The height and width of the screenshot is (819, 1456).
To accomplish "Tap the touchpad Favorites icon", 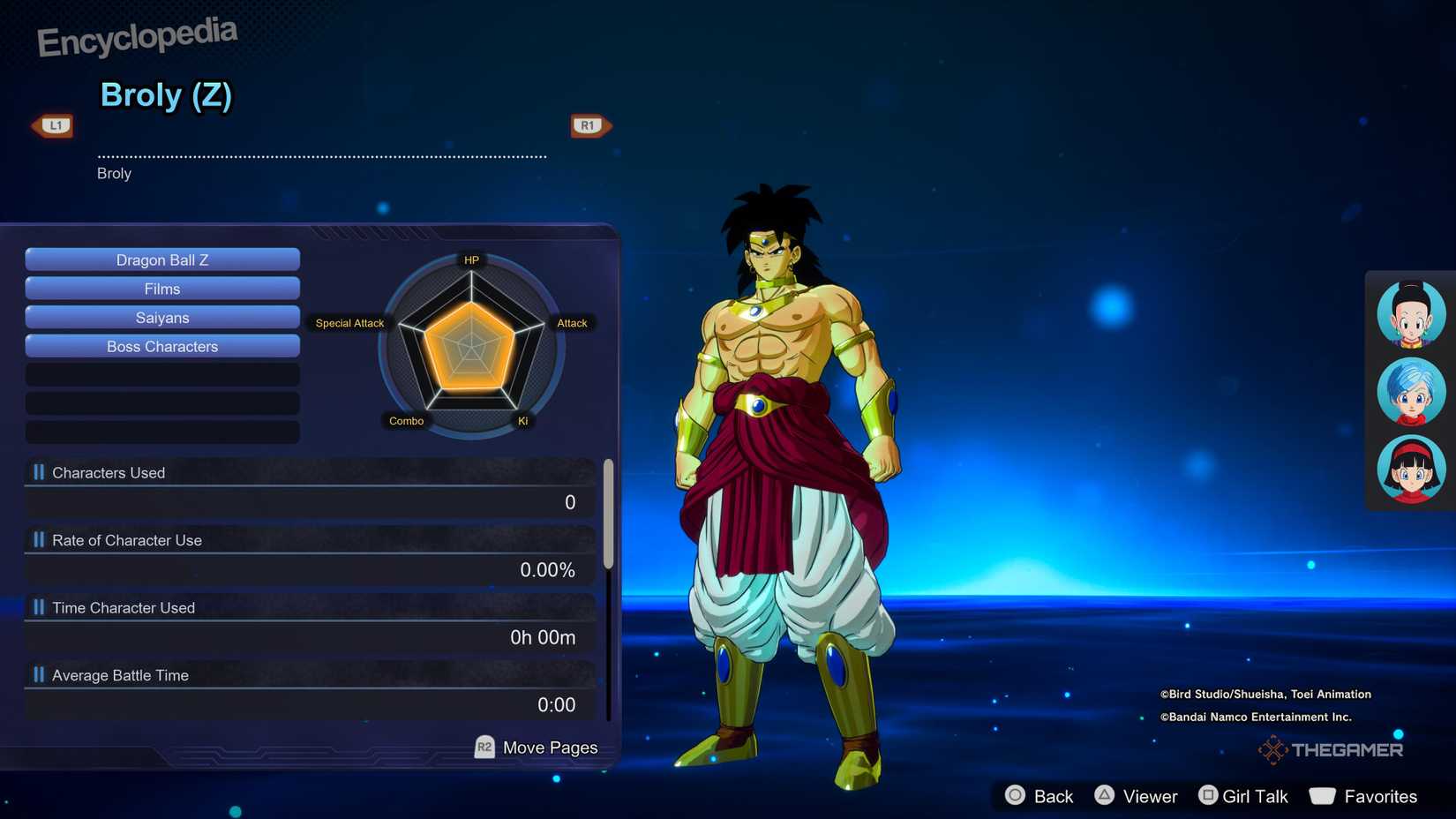I will coord(1324,795).
